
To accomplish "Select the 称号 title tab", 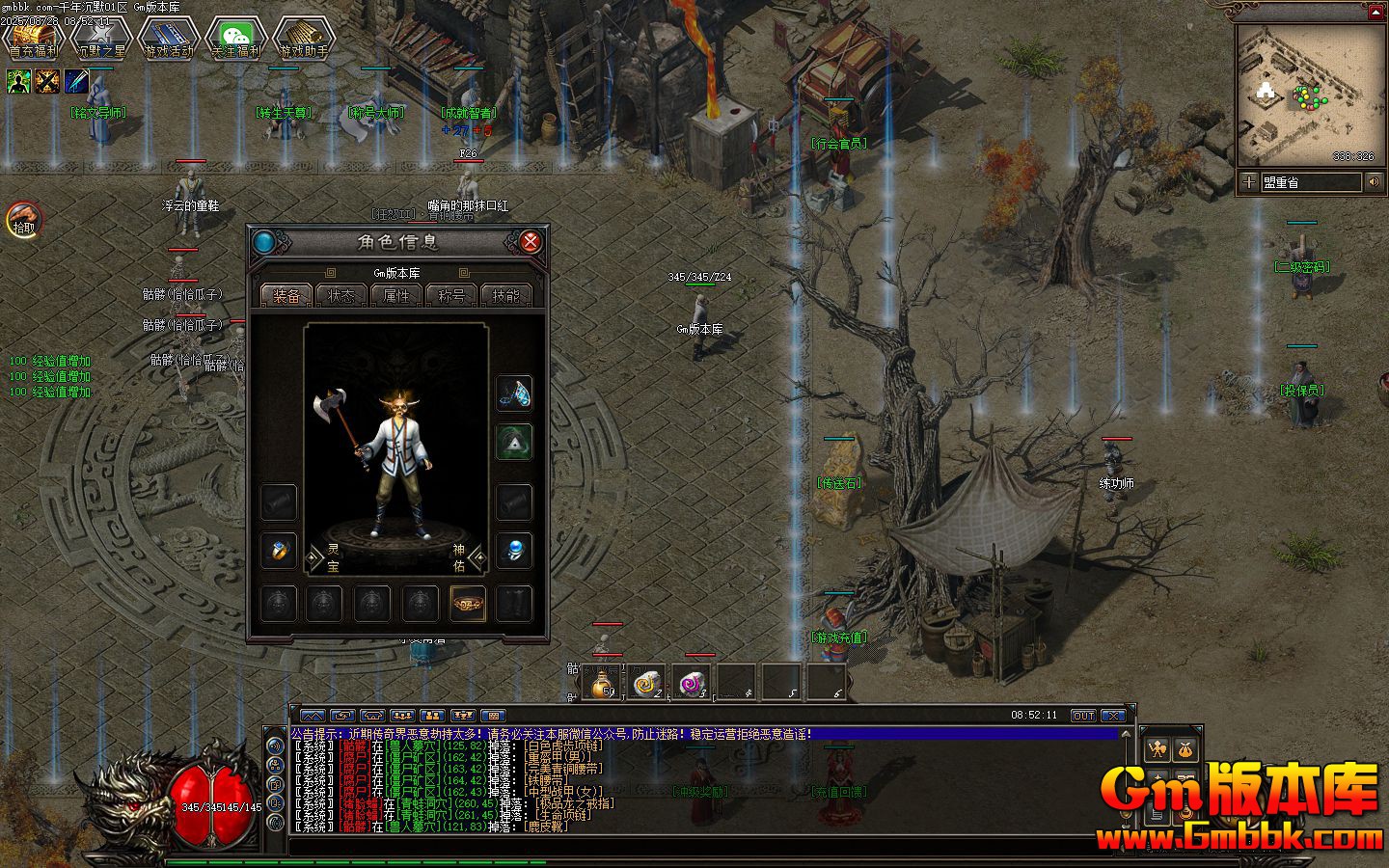I will click(x=451, y=296).
